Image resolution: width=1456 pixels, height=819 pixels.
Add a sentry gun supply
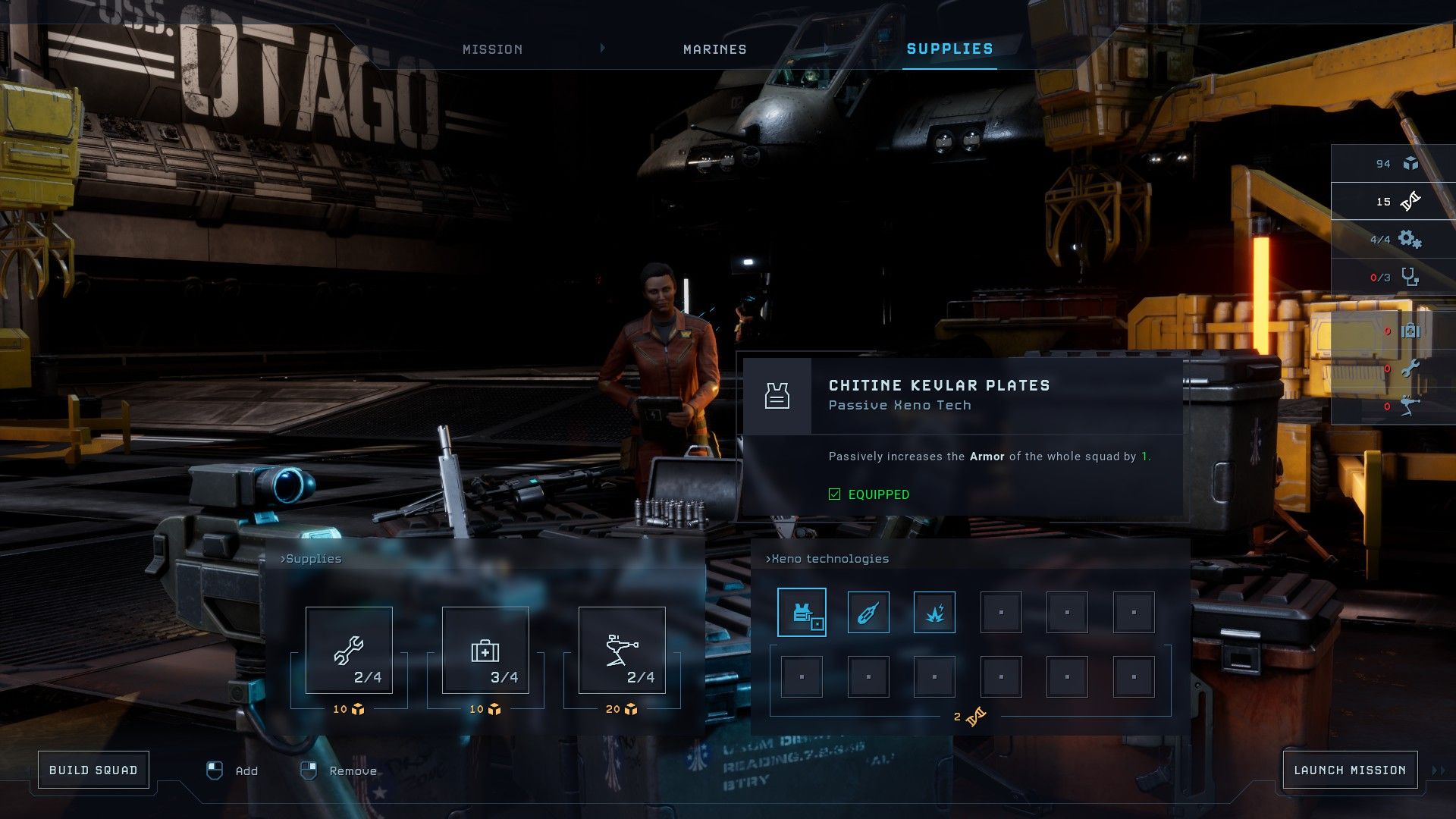(x=622, y=650)
